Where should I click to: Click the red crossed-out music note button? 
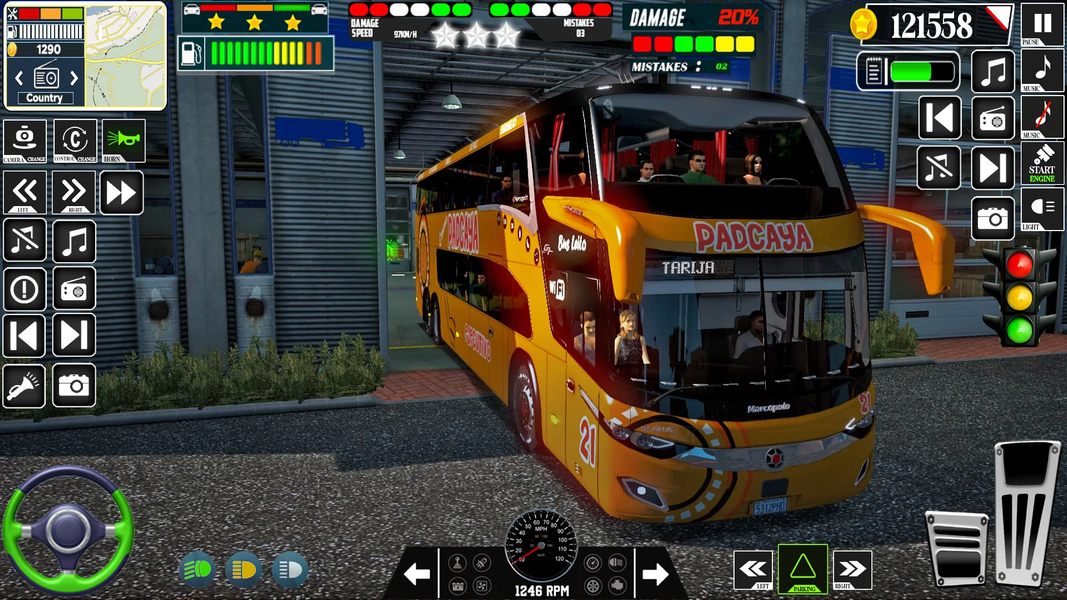[x=1042, y=117]
